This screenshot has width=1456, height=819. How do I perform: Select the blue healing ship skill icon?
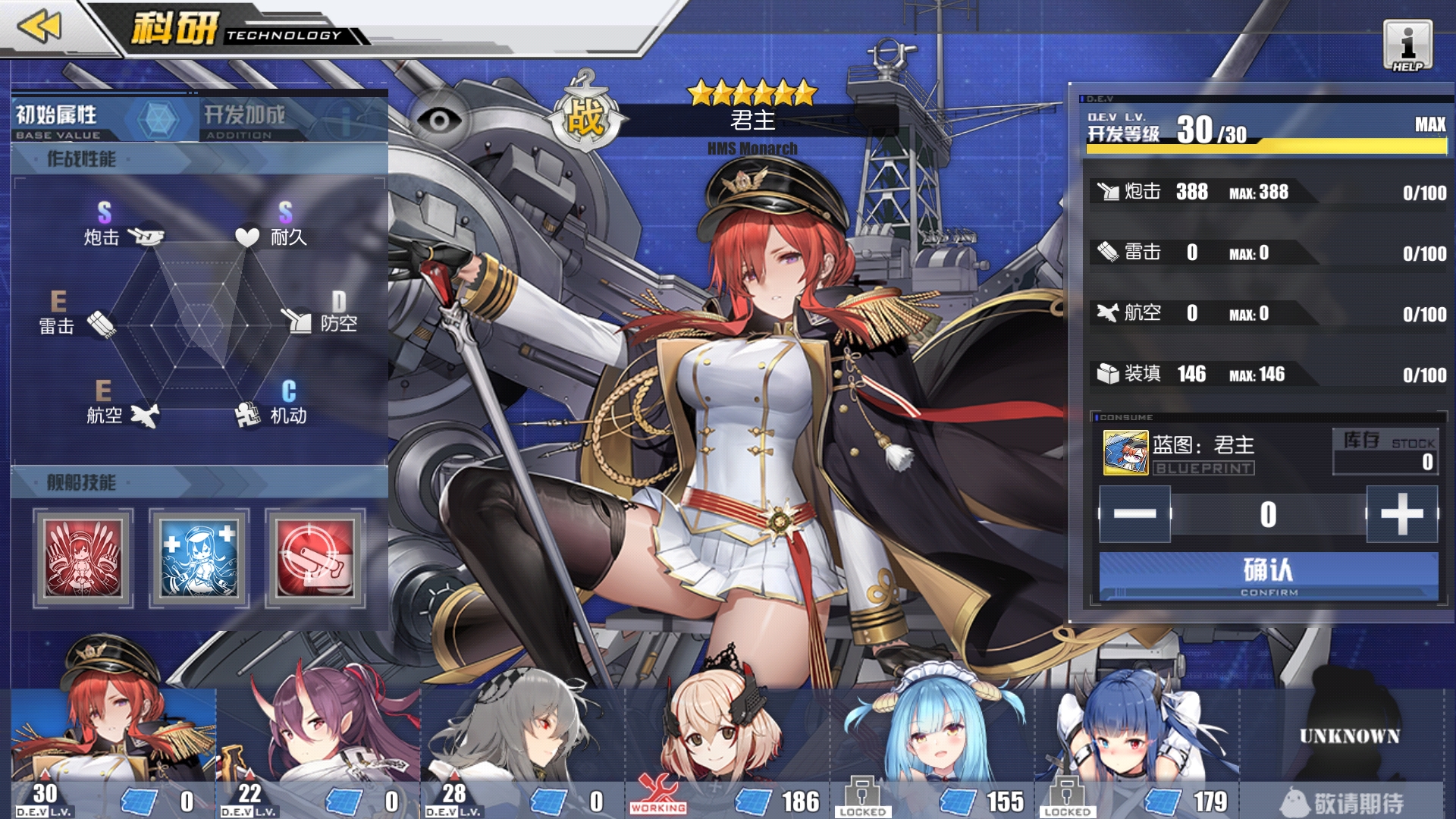click(199, 558)
